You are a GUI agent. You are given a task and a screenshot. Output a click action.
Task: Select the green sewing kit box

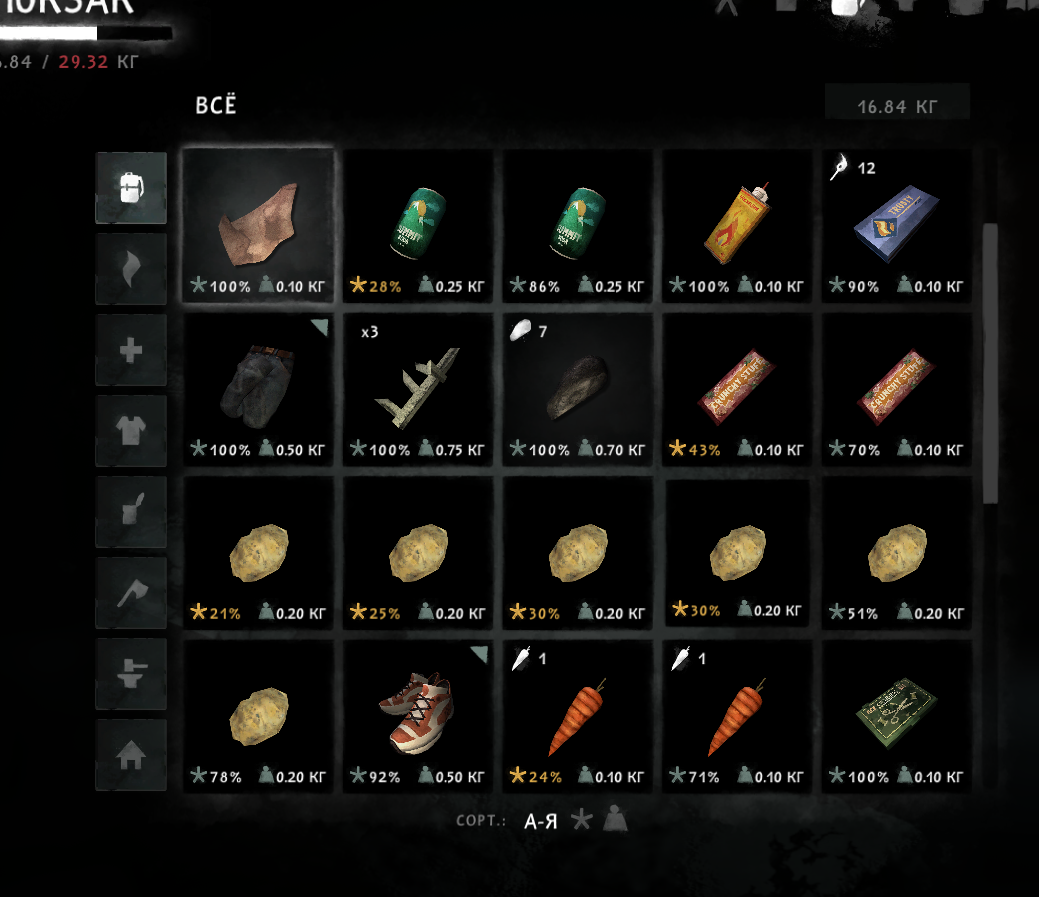[x=897, y=714]
